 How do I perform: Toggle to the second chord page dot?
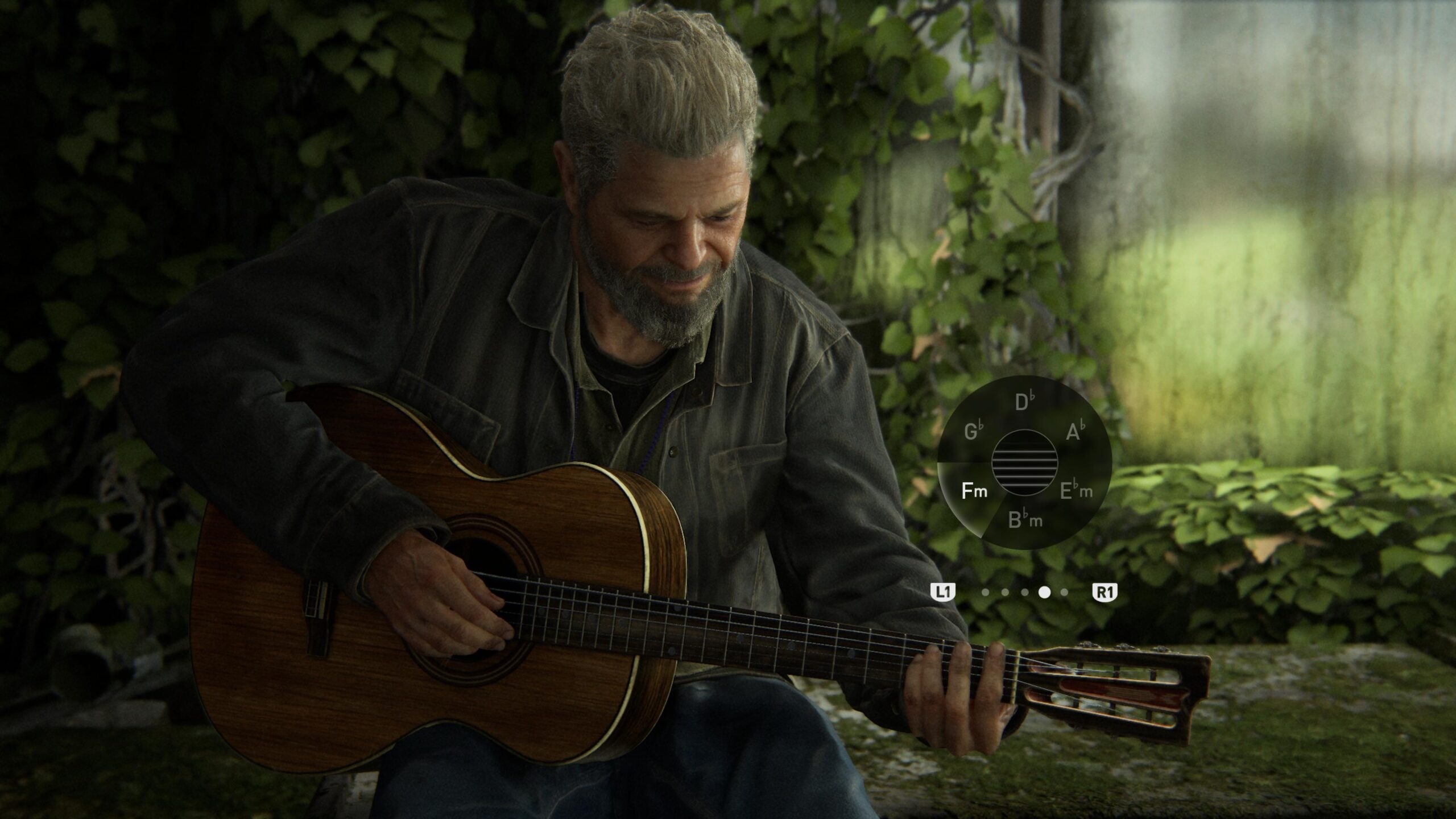pyautogui.click(x=1005, y=593)
